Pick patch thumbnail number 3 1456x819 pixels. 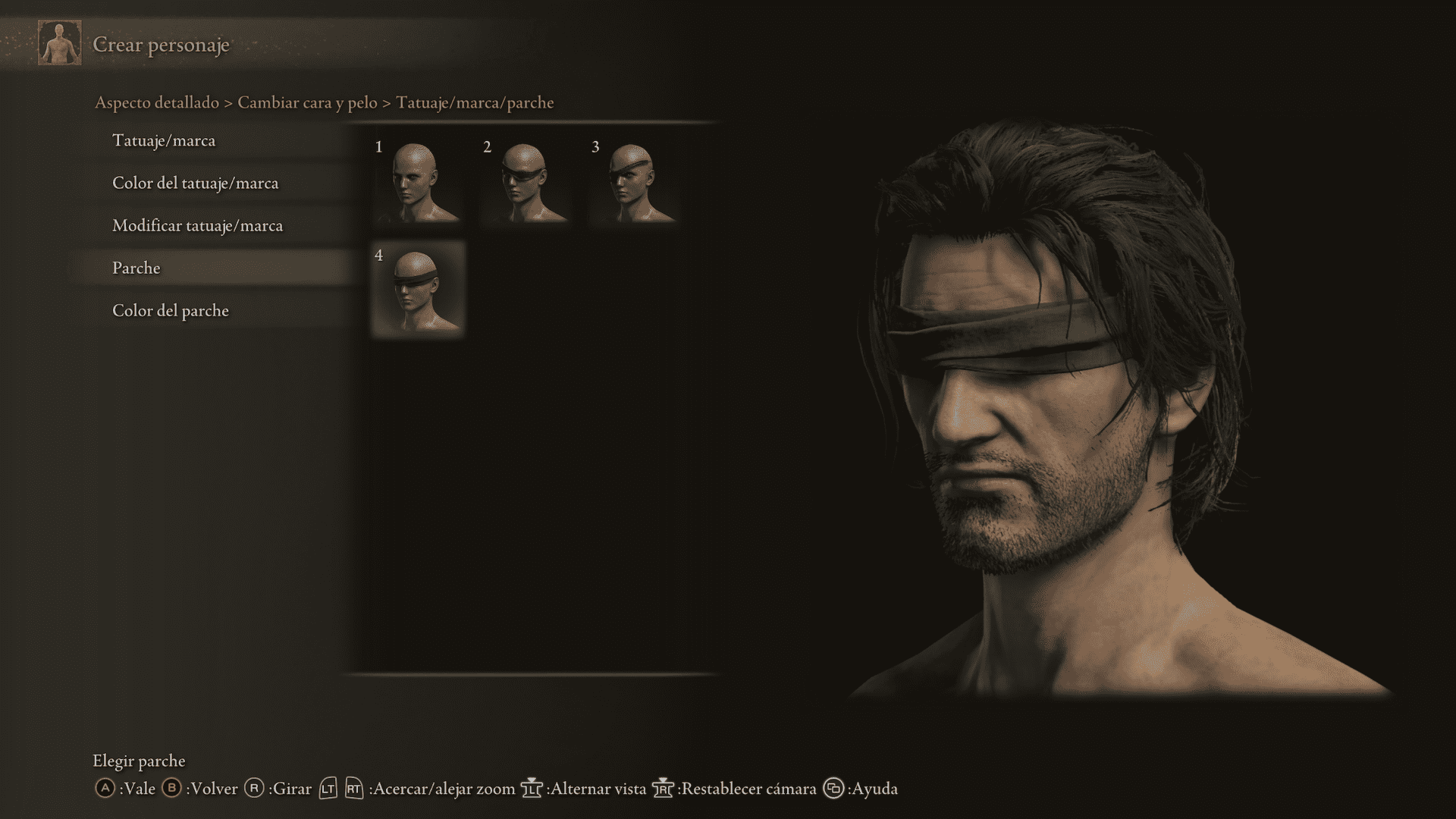click(634, 181)
